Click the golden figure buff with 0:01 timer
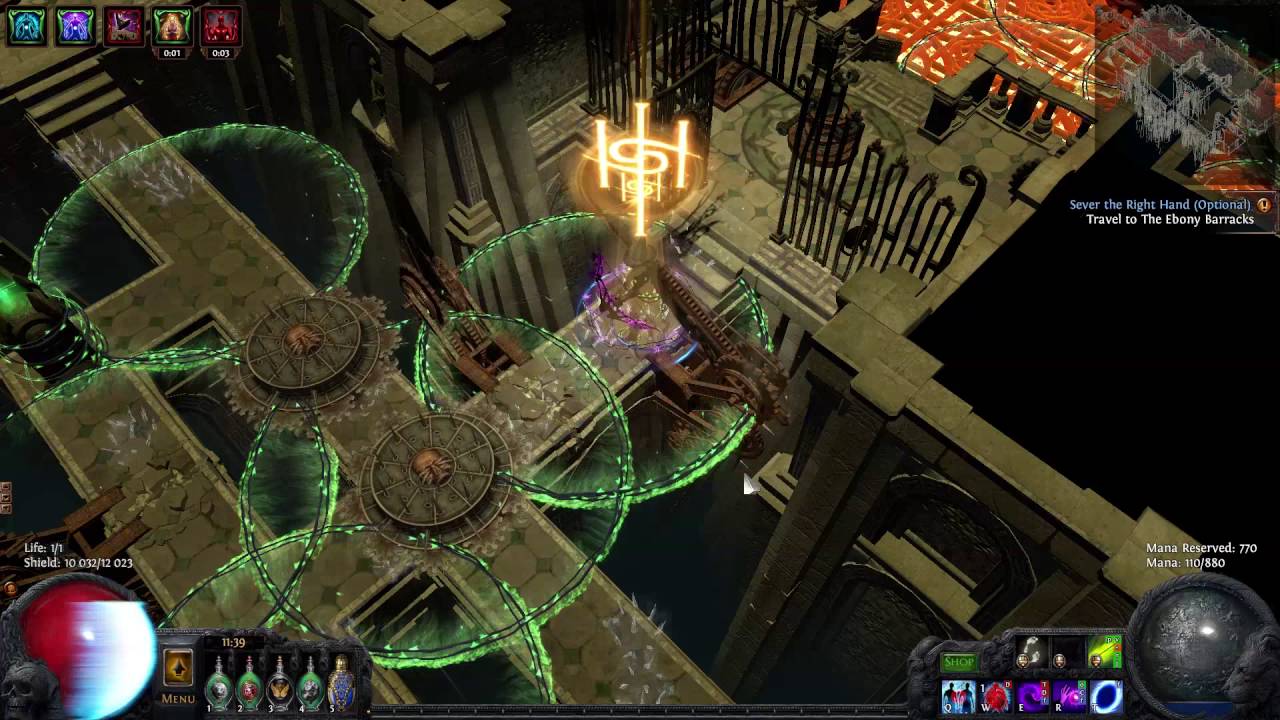 pyautogui.click(x=172, y=26)
